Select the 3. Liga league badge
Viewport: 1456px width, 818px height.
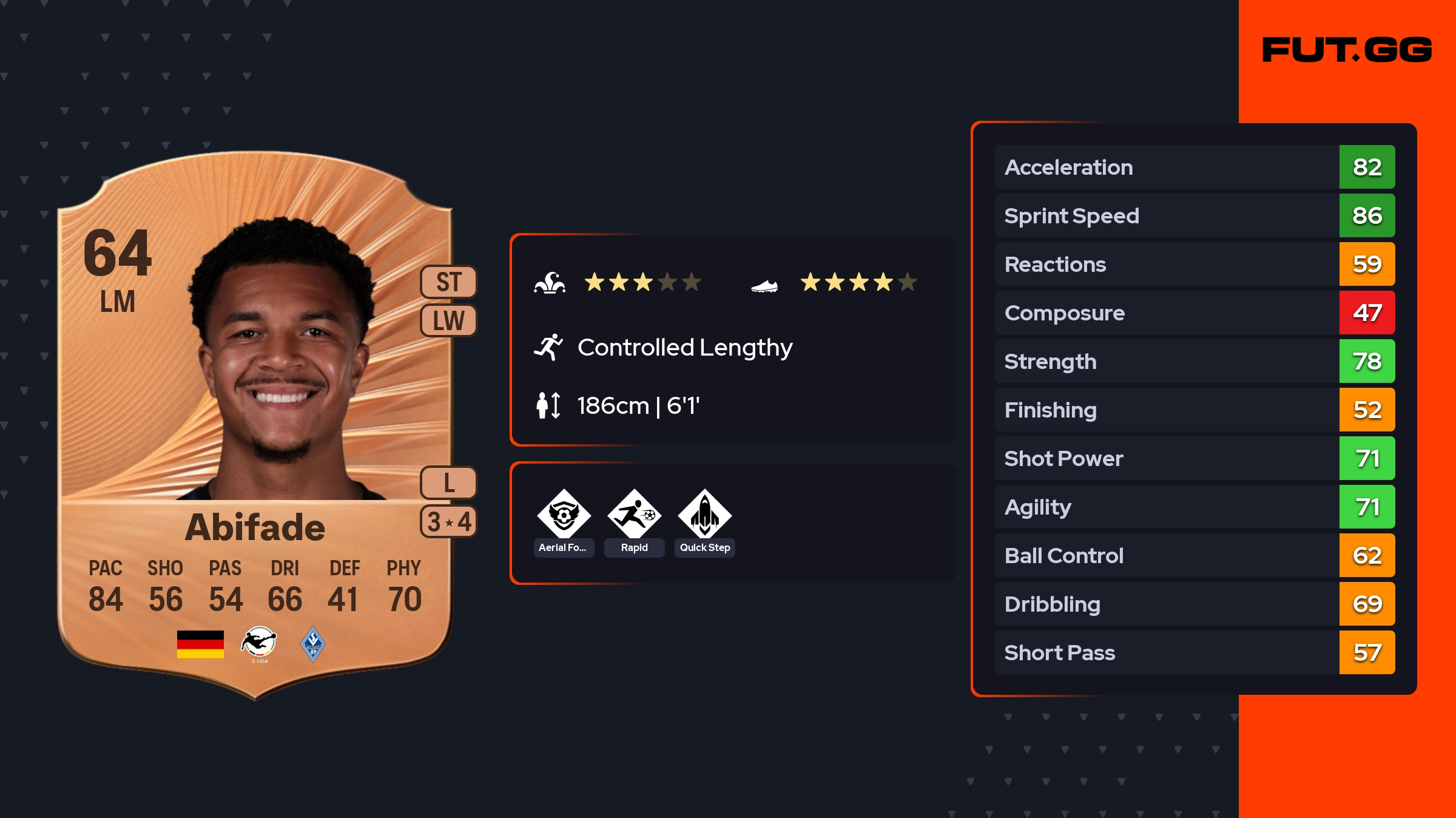259,644
